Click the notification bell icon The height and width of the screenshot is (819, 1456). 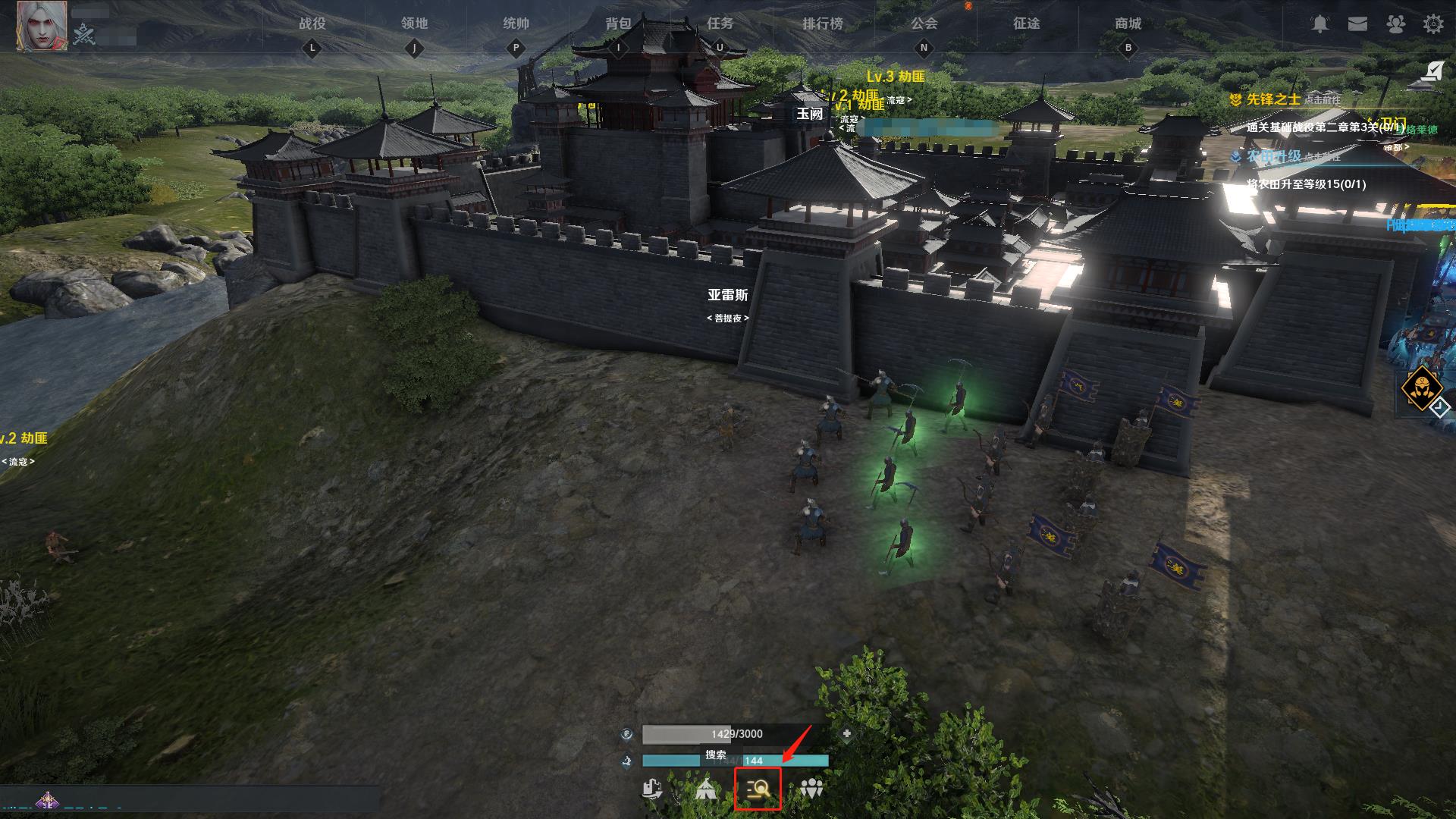click(x=1320, y=24)
